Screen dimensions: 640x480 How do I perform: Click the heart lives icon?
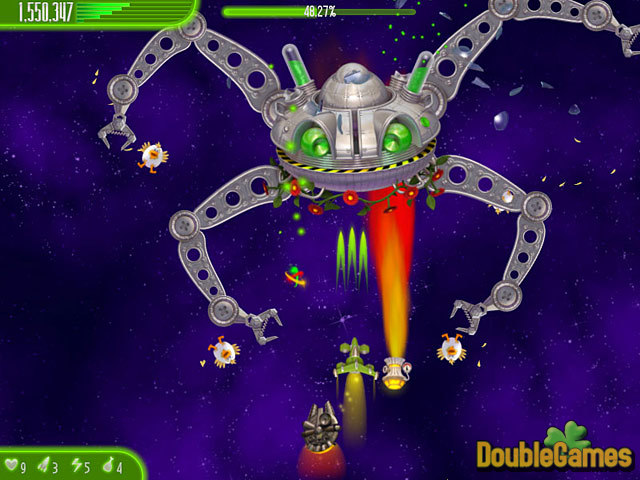coord(12,466)
